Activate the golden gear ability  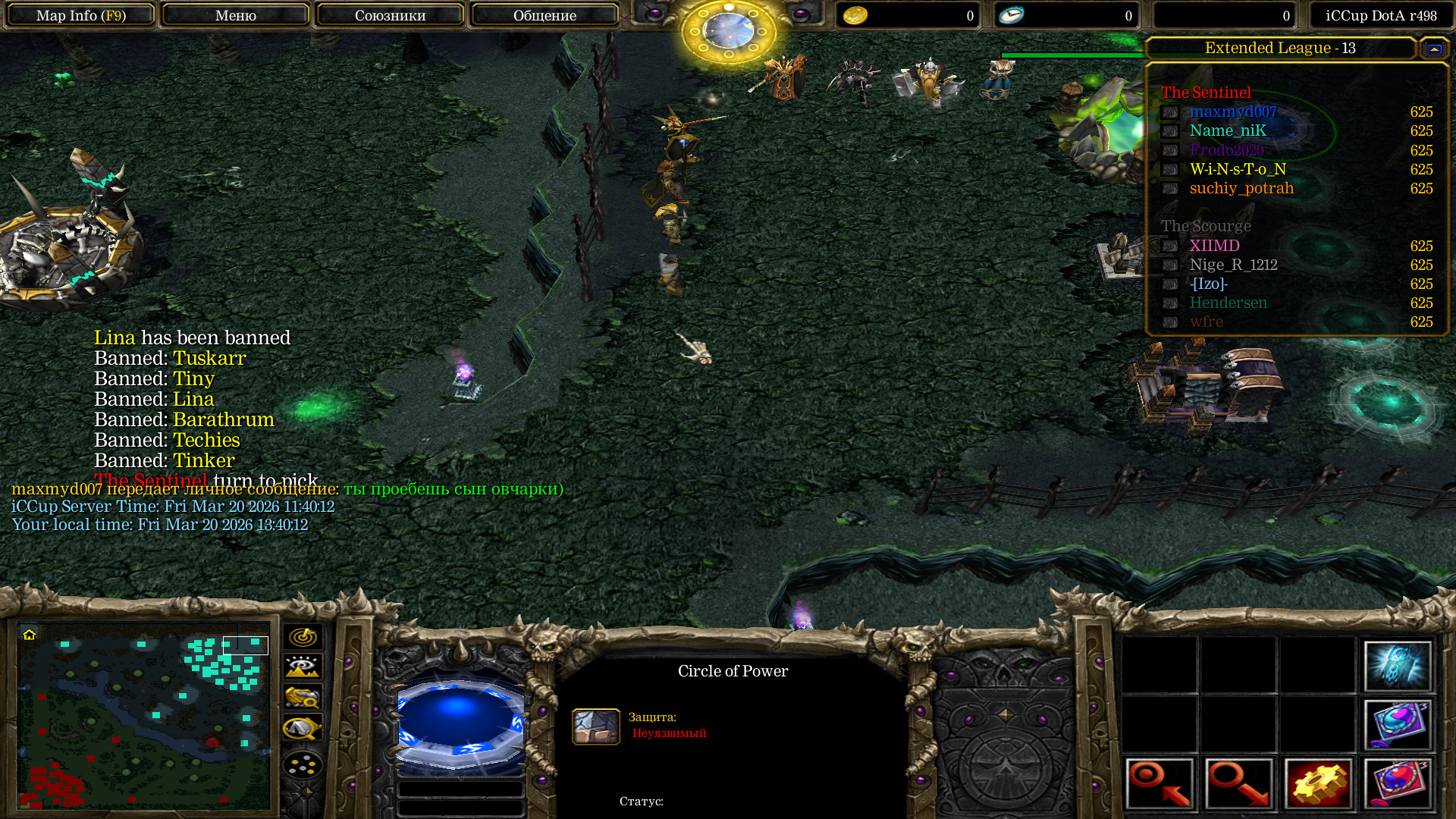(x=1318, y=783)
